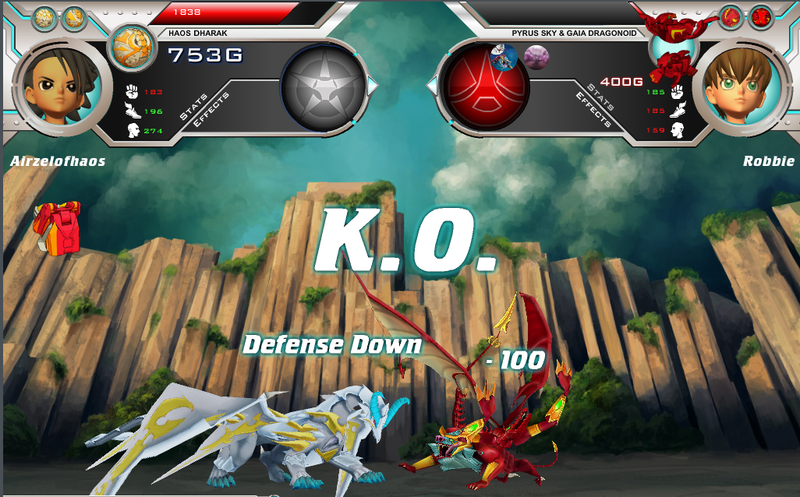Click the silver star ability orb

tap(321, 88)
